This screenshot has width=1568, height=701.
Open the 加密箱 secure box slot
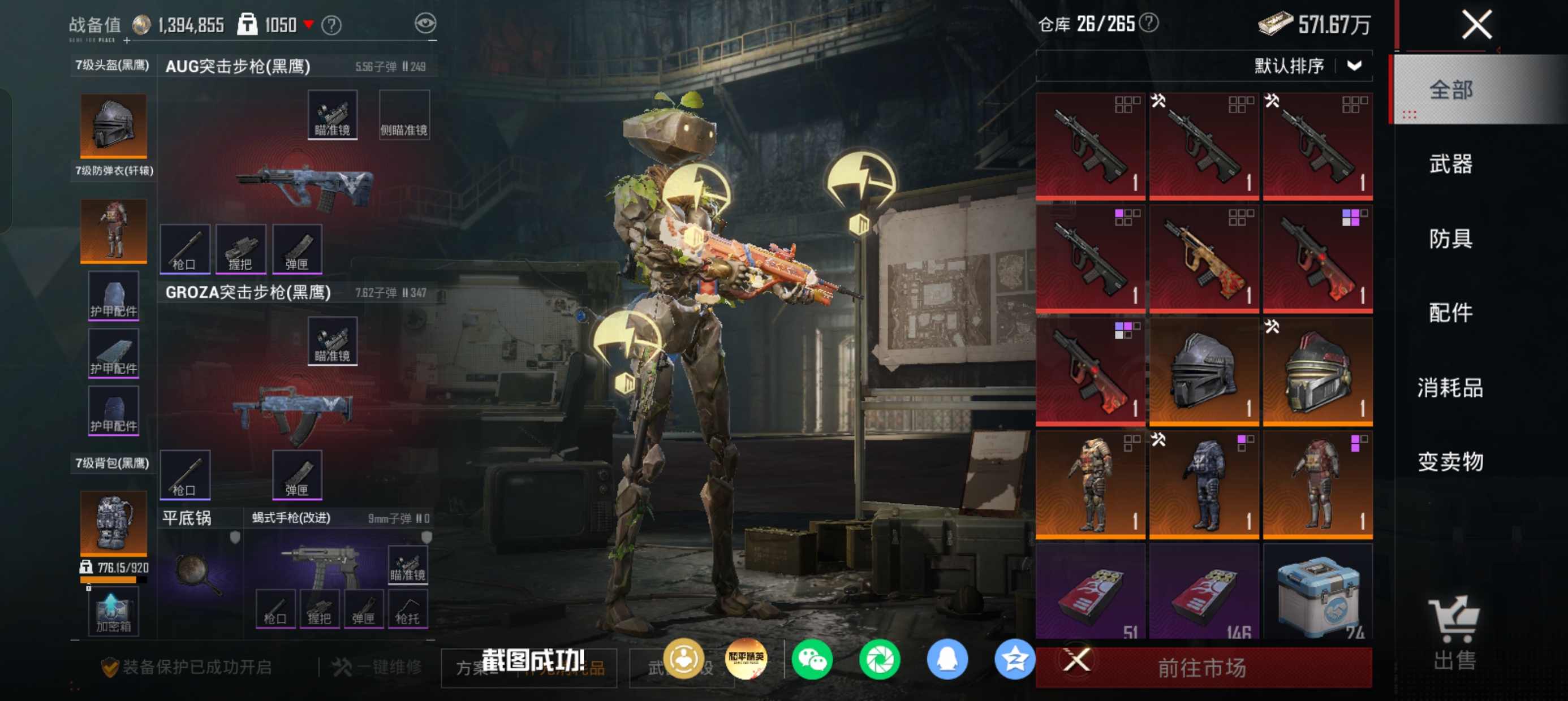click(113, 612)
